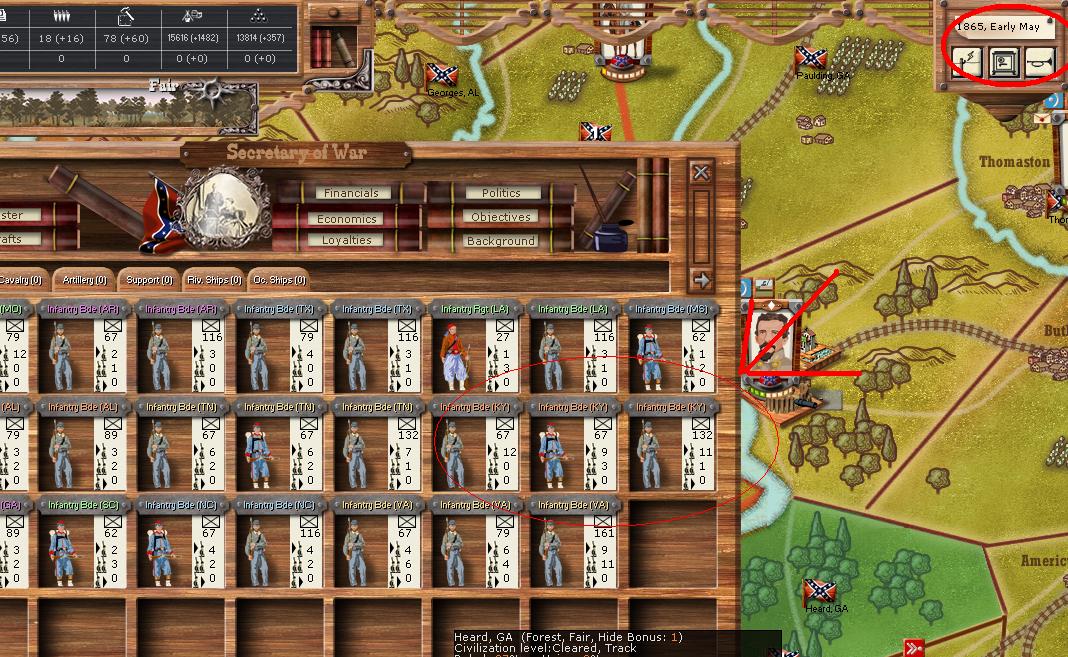Click the safe icon button under the date
This screenshot has width=1068, height=657.
[1003, 63]
